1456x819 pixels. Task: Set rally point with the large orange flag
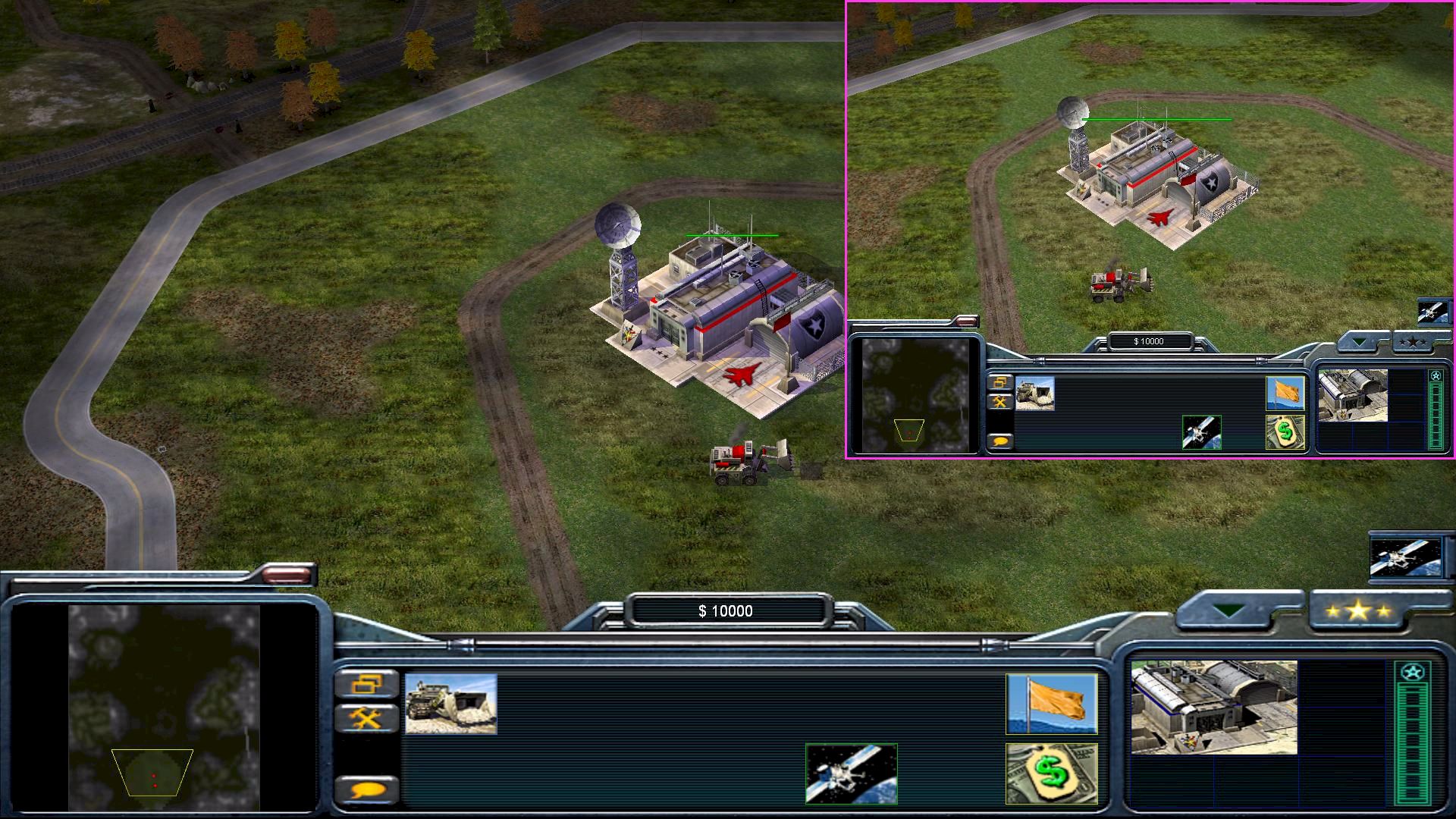[1051, 704]
